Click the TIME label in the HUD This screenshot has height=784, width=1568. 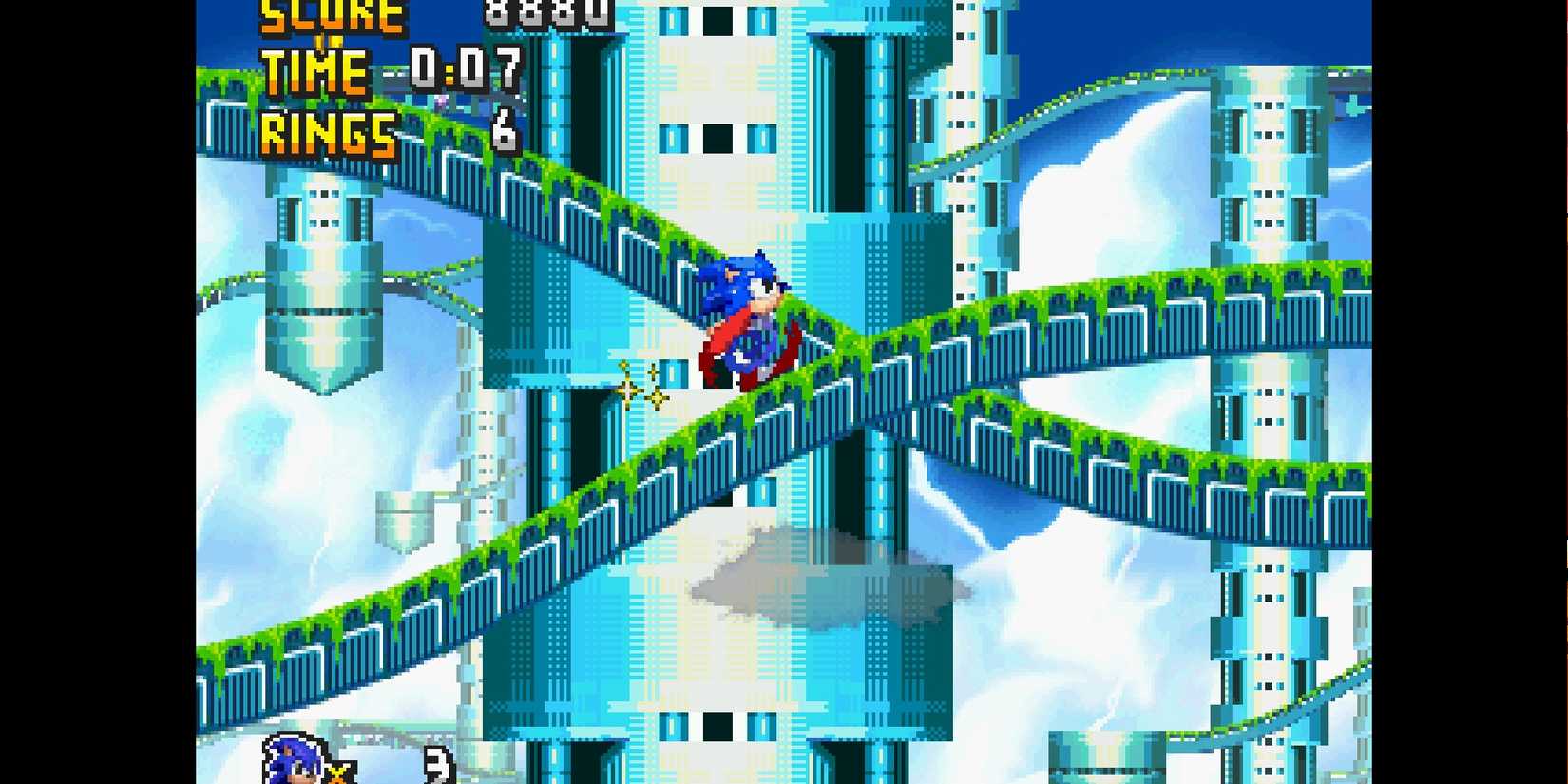click(314, 71)
